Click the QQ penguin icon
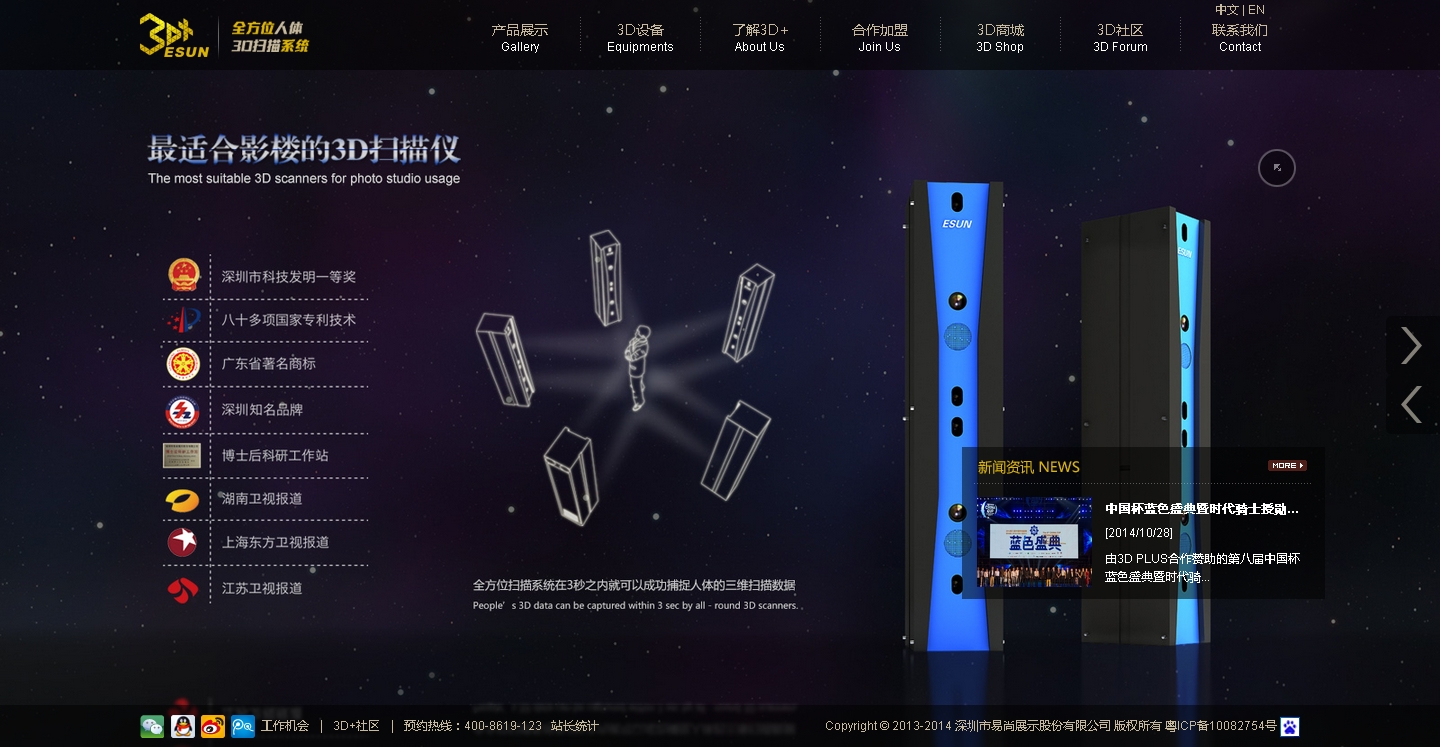Image resolution: width=1440 pixels, height=747 pixels. tap(182, 727)
